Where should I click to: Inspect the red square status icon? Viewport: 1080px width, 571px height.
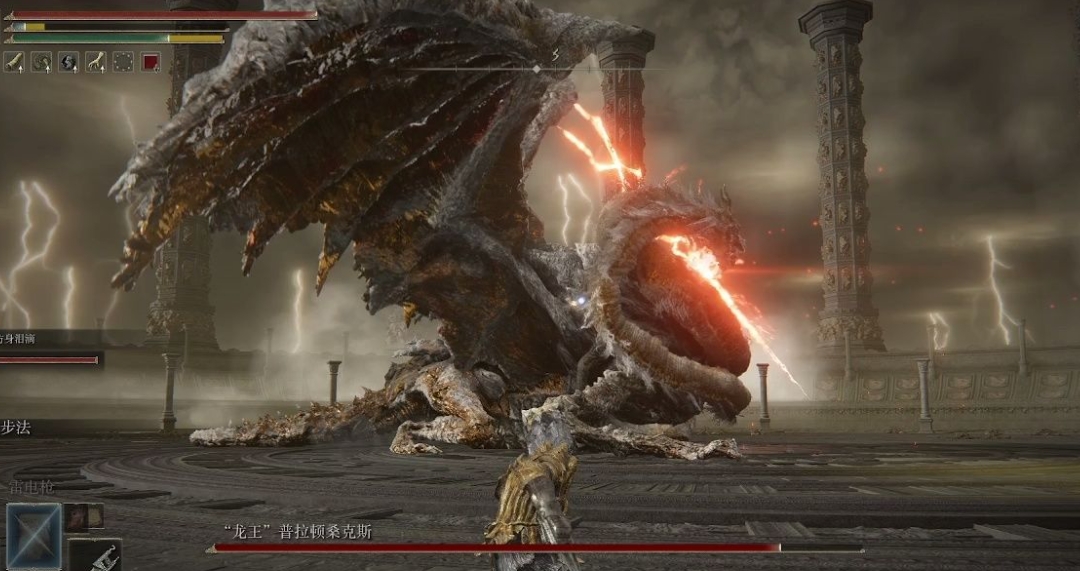click(x=150, y=62)
